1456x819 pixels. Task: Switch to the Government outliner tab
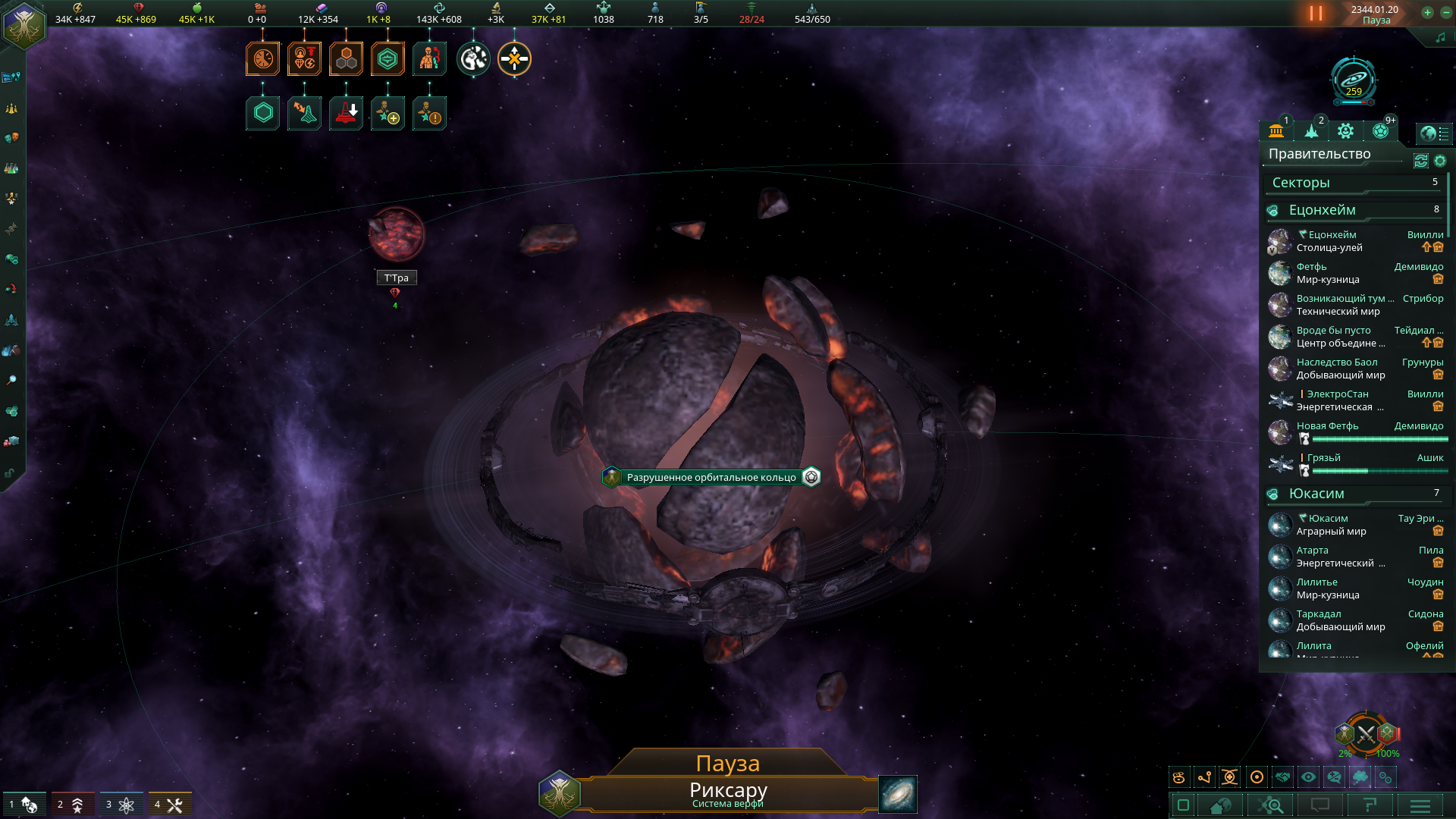[1276, 131]
